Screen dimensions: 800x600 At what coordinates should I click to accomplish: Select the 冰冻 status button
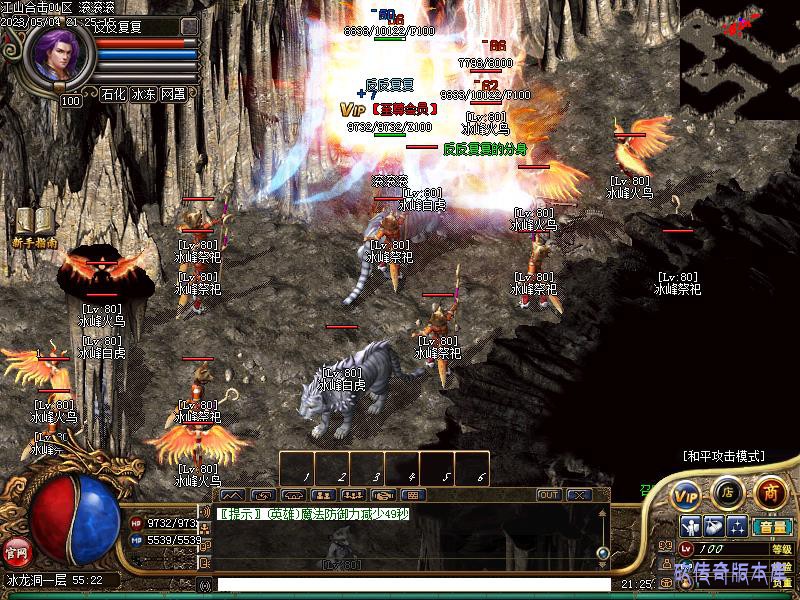(143, 95)
